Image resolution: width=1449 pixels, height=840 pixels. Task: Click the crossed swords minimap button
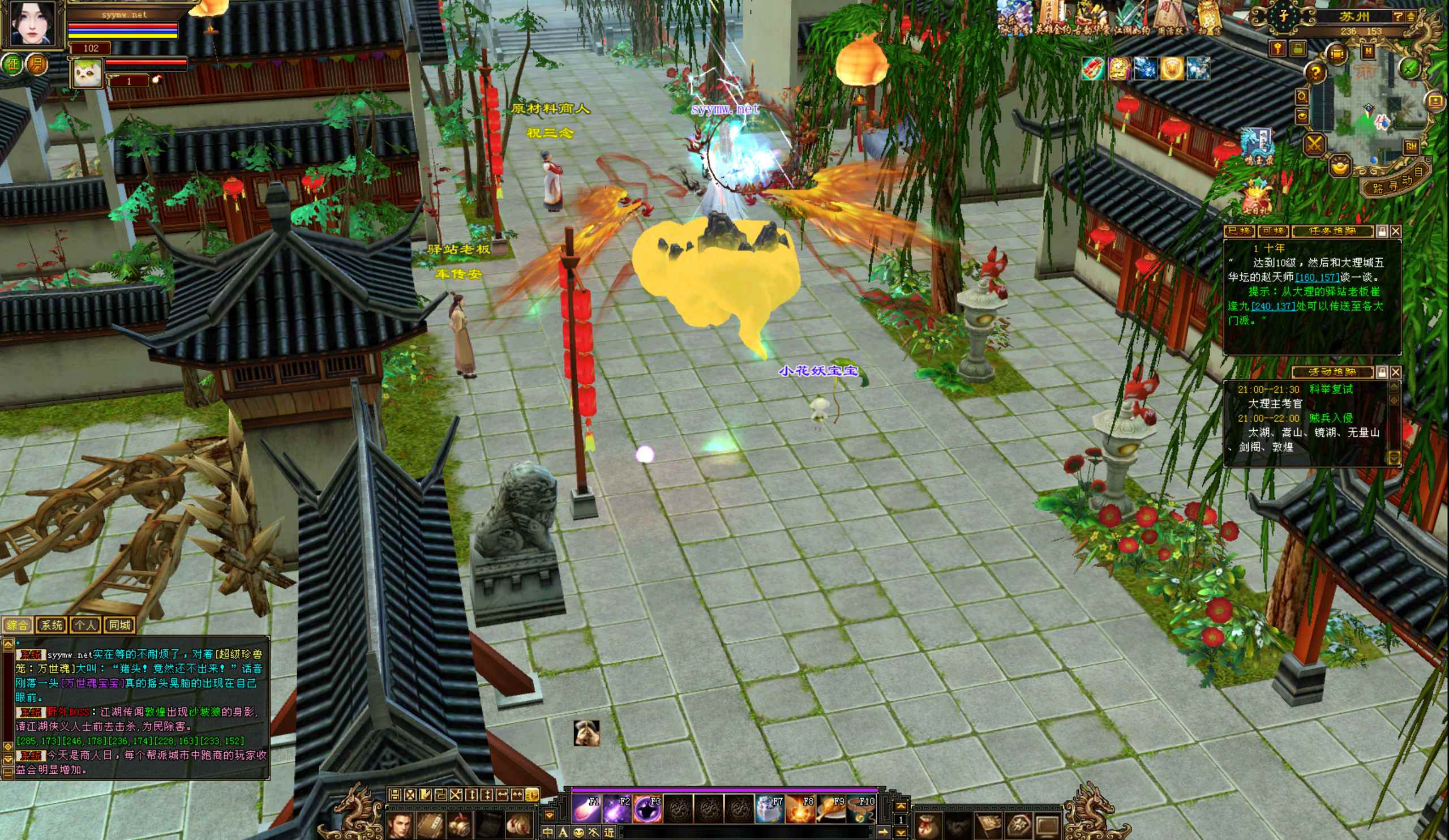[1314, 145]
